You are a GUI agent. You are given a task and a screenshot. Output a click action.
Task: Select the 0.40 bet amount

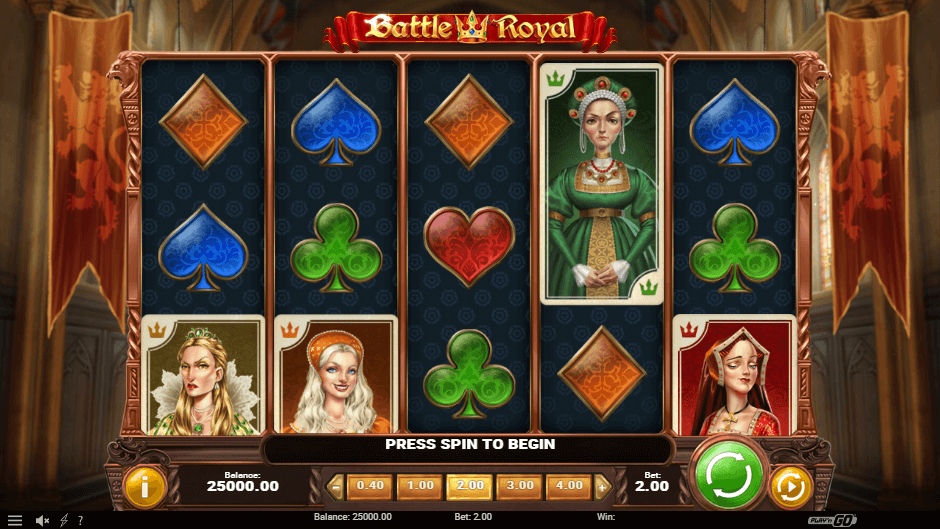pos(370,486)
